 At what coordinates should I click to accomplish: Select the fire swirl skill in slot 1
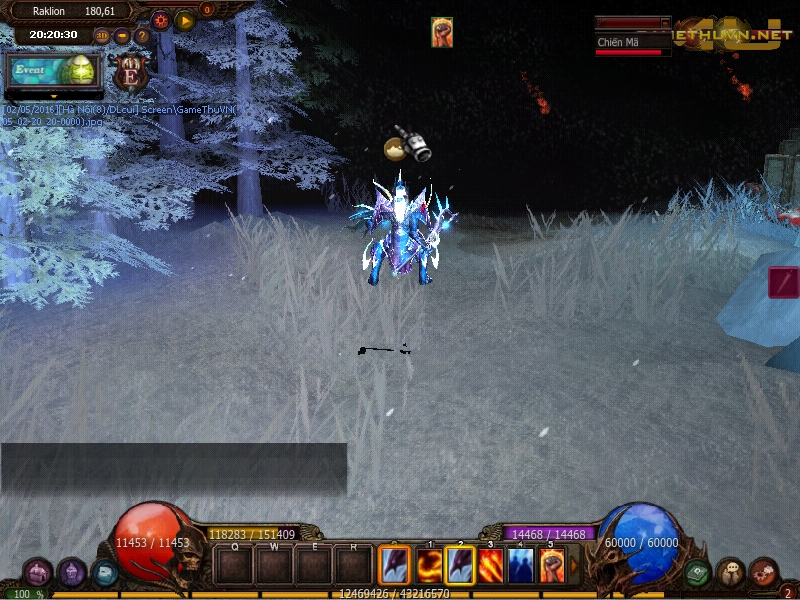pos(429,566)
